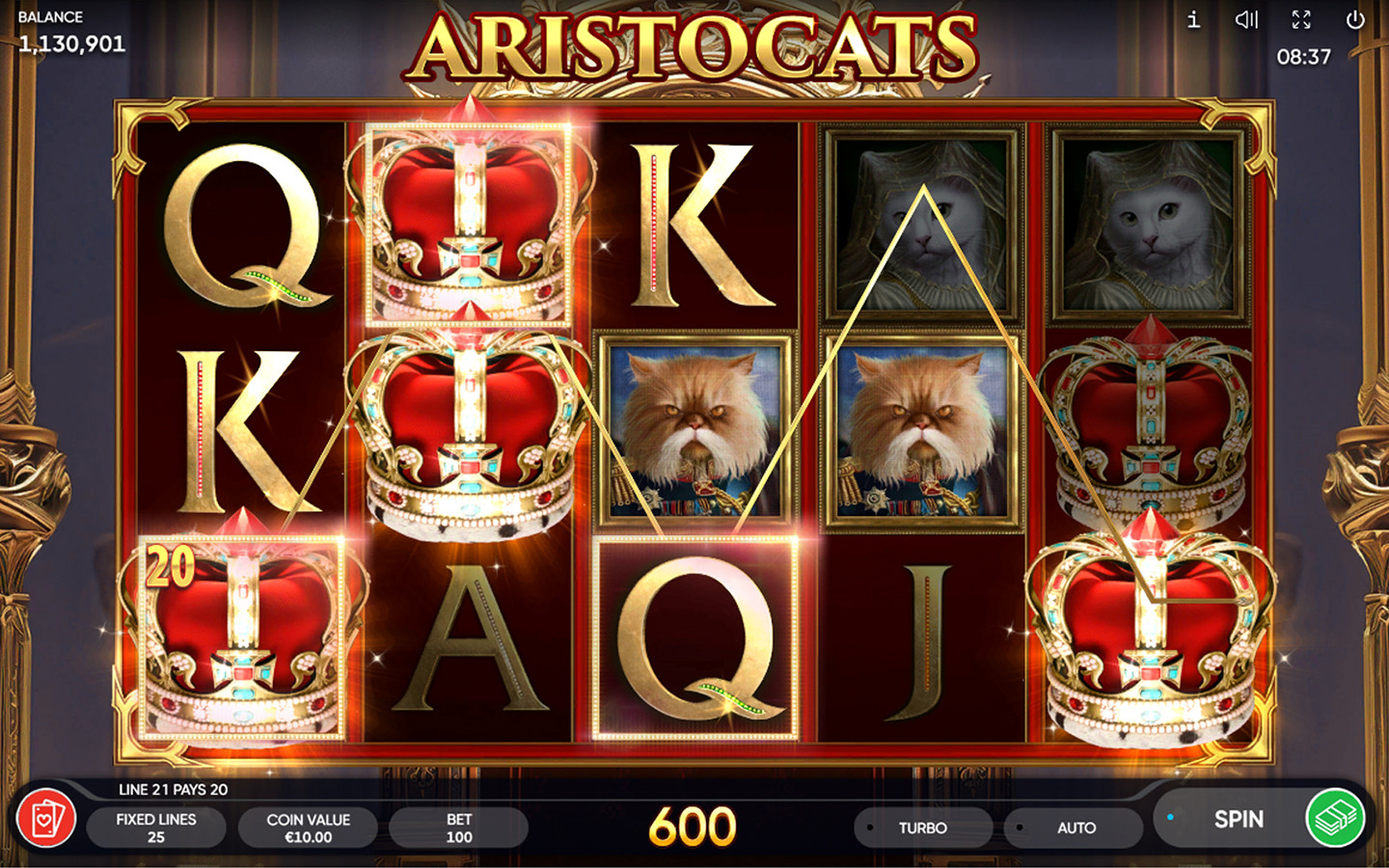
Task: Click the power exit icon
Action: click(1354, 19)
